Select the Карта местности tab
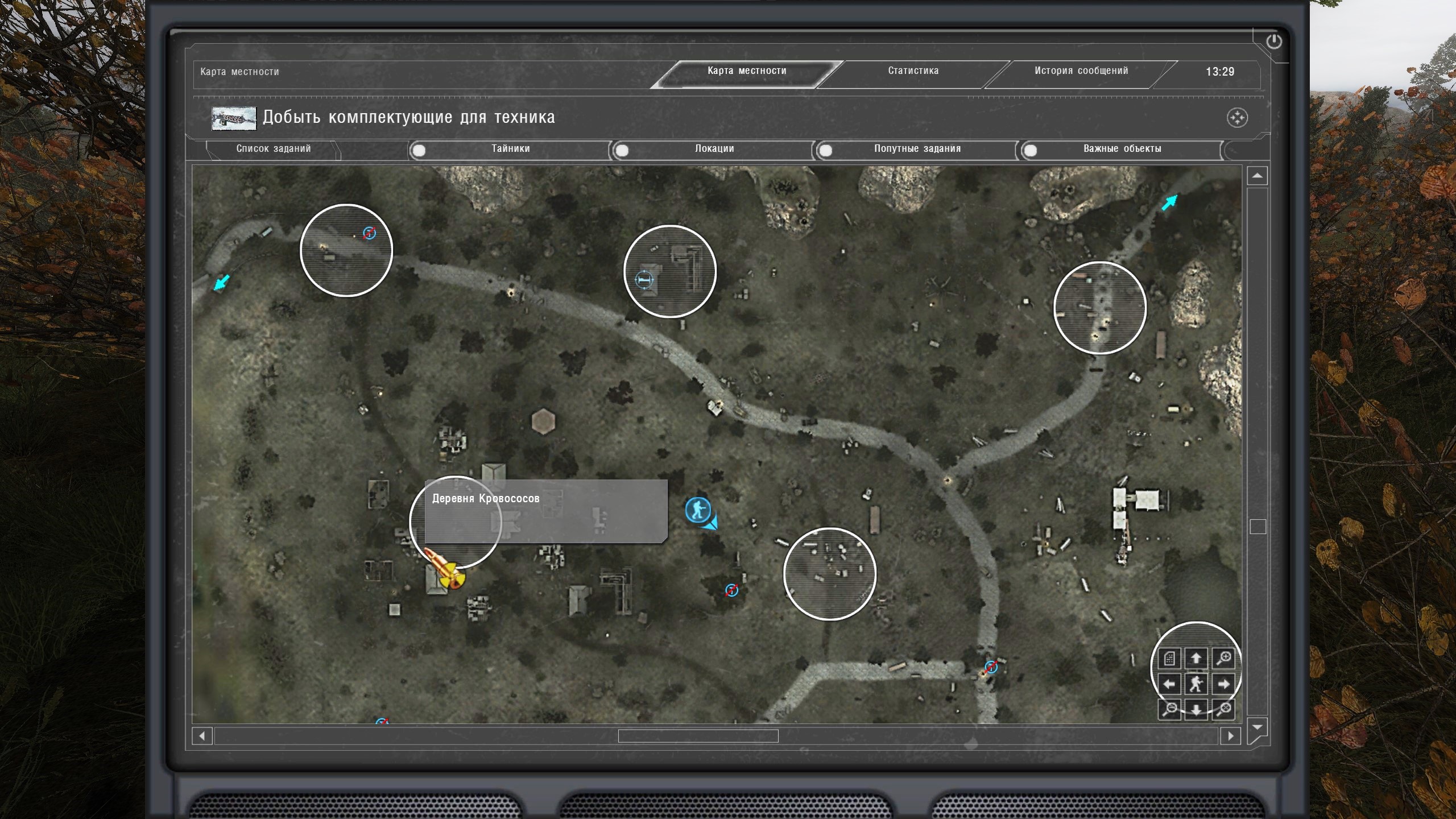 click(x=746, y=71)
